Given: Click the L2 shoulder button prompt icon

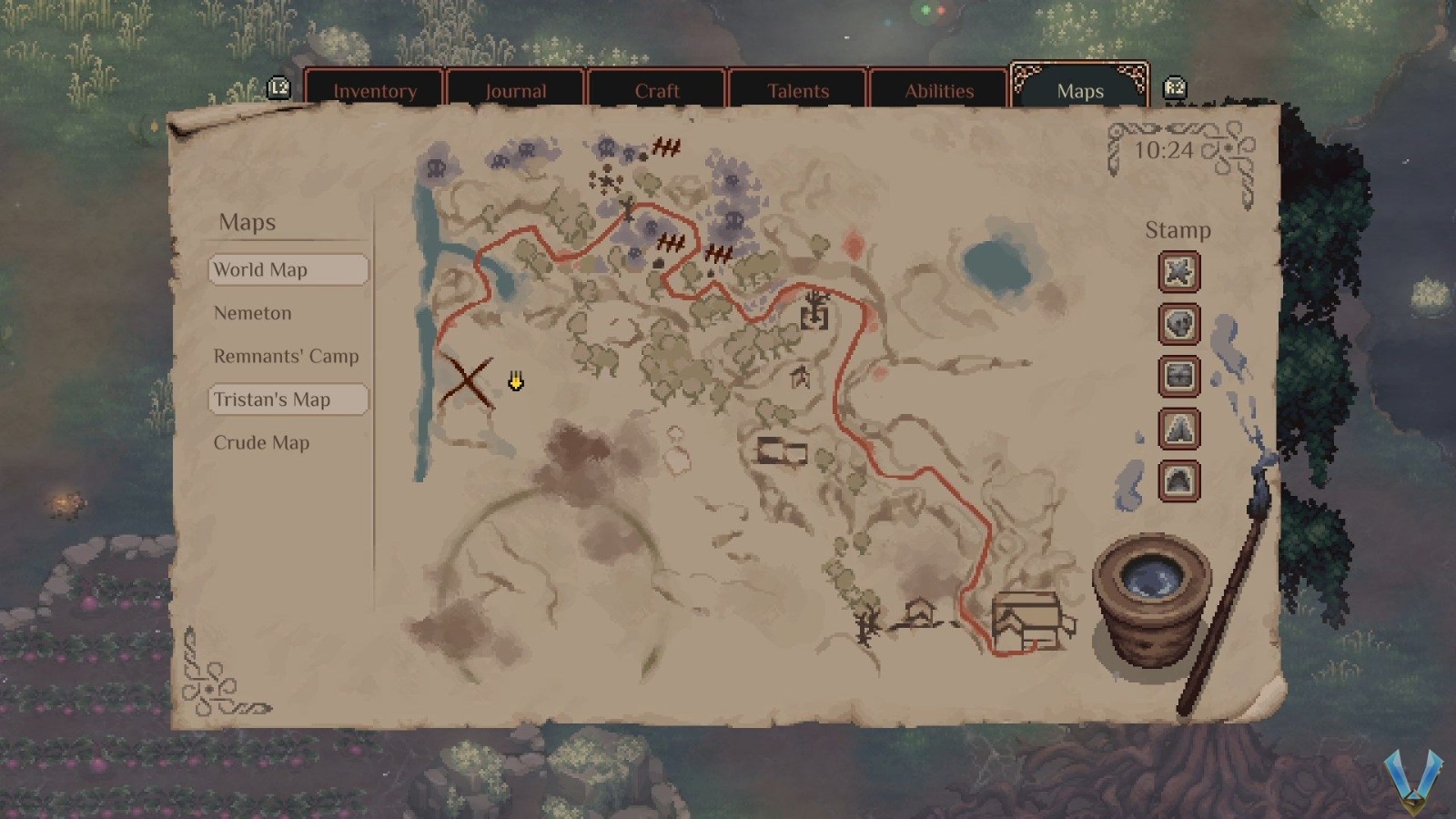Looking at the screenshot, I should click(278, 87).
